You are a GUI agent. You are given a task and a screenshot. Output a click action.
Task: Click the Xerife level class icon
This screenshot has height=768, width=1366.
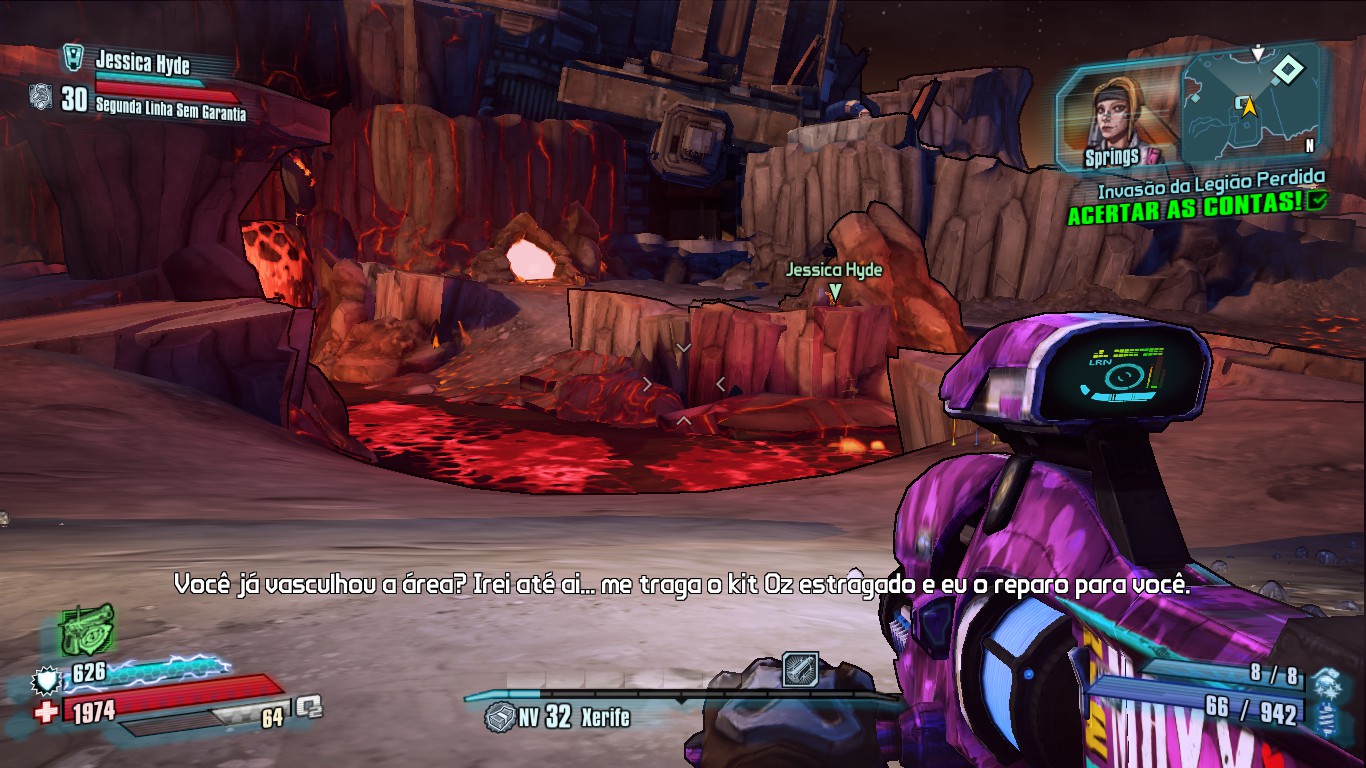coord(499,716)
